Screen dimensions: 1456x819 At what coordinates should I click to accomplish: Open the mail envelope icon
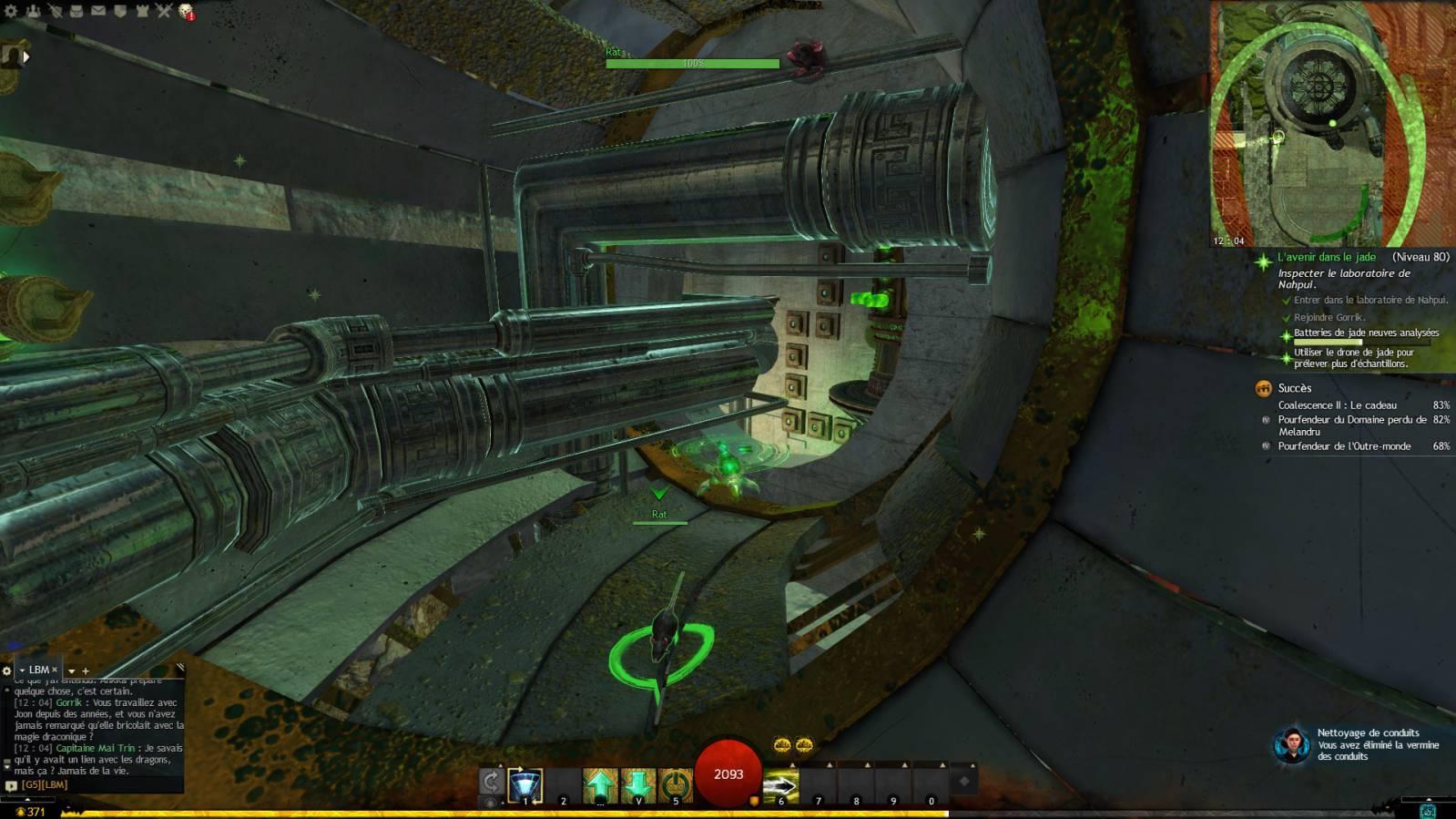click(x=98, y=11)
